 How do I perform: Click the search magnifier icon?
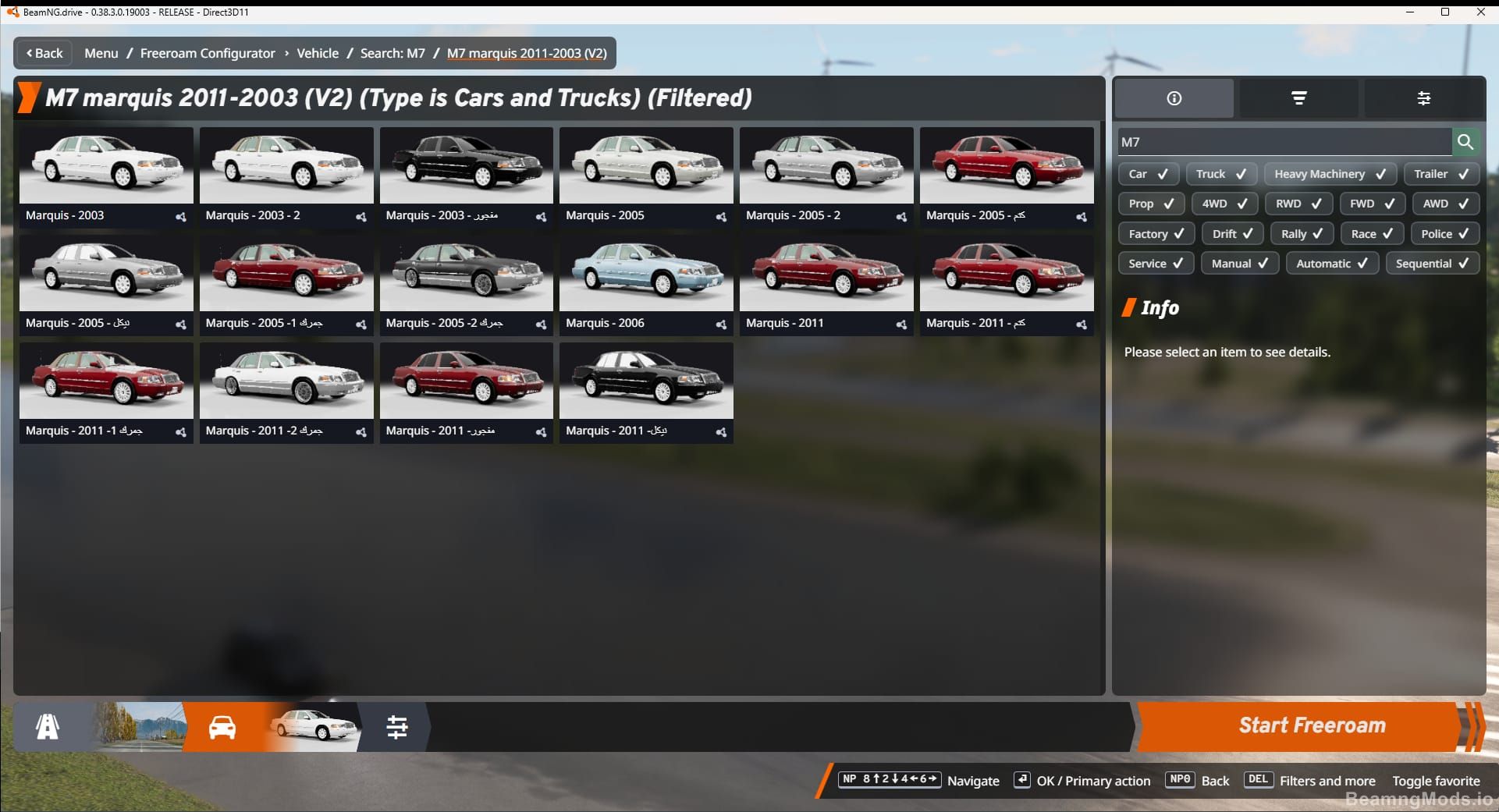click(x=1465, y=142)
